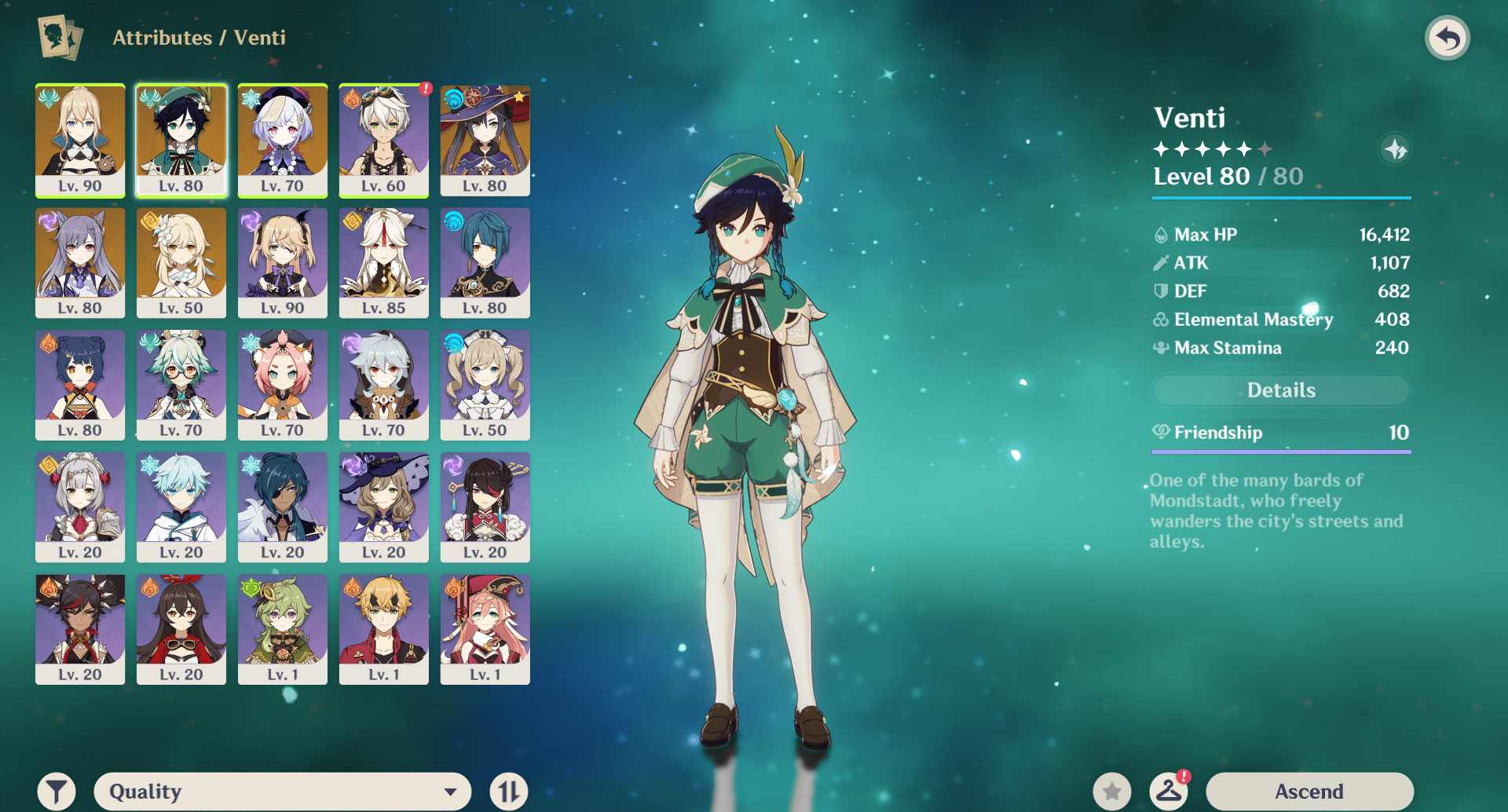This screenshot has width=1508, height=812.
Task: Select Mona's witch hat portrait
Action: click(485, 140)
